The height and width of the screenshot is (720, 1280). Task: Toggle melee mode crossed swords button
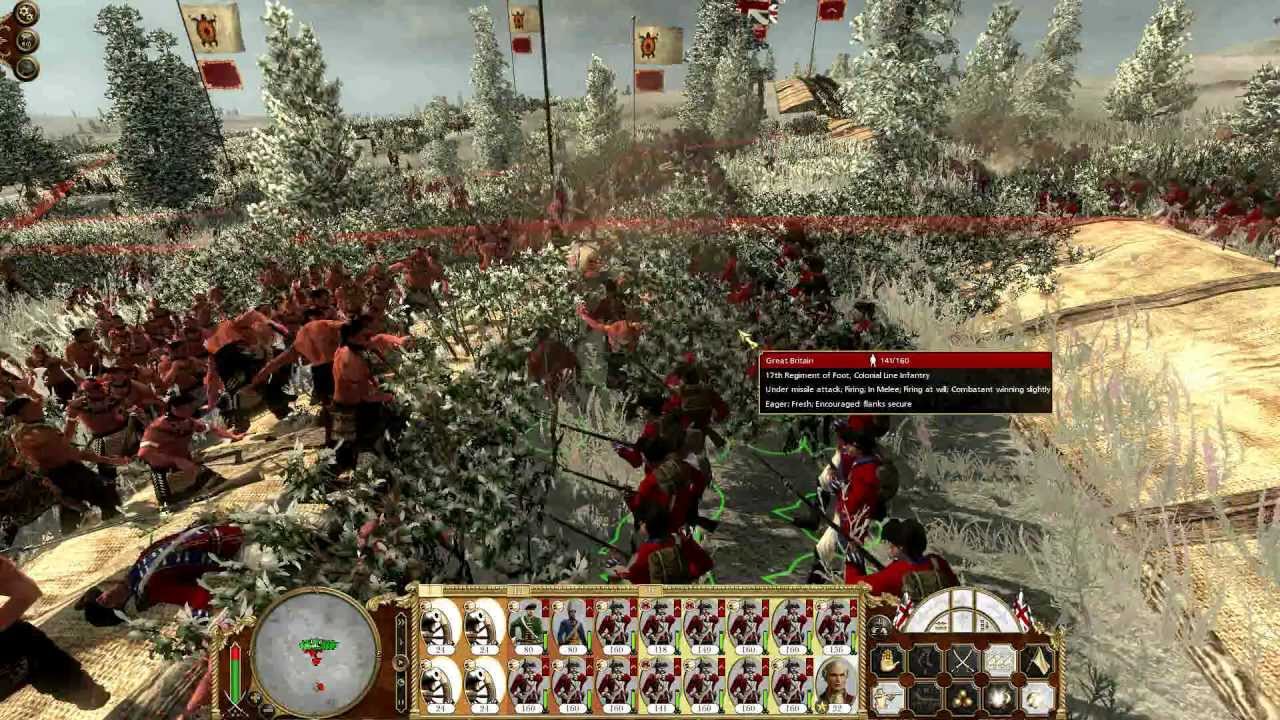click(x=962, y=660)
